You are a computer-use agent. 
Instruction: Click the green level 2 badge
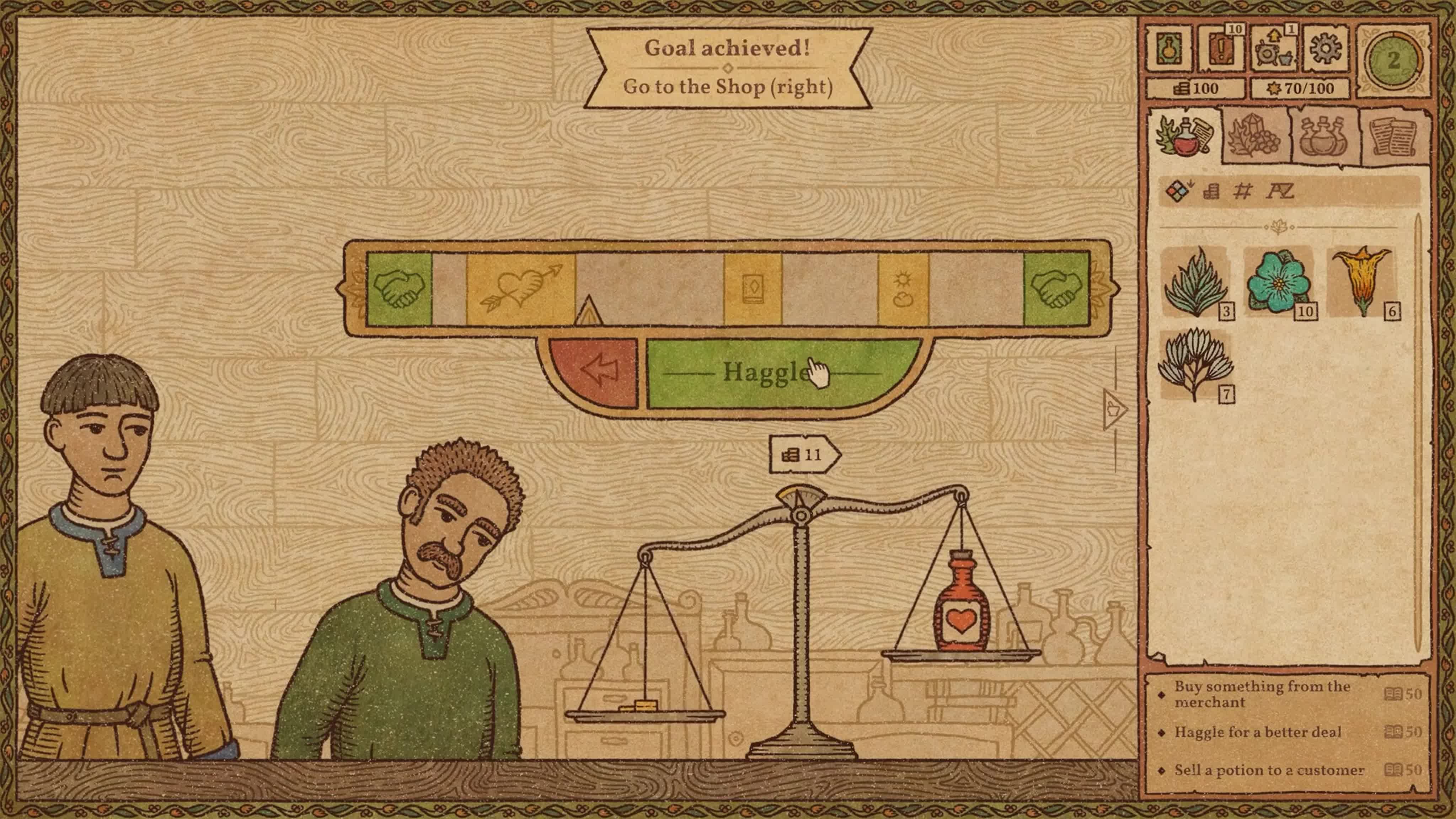click(x=1393, y=60)
